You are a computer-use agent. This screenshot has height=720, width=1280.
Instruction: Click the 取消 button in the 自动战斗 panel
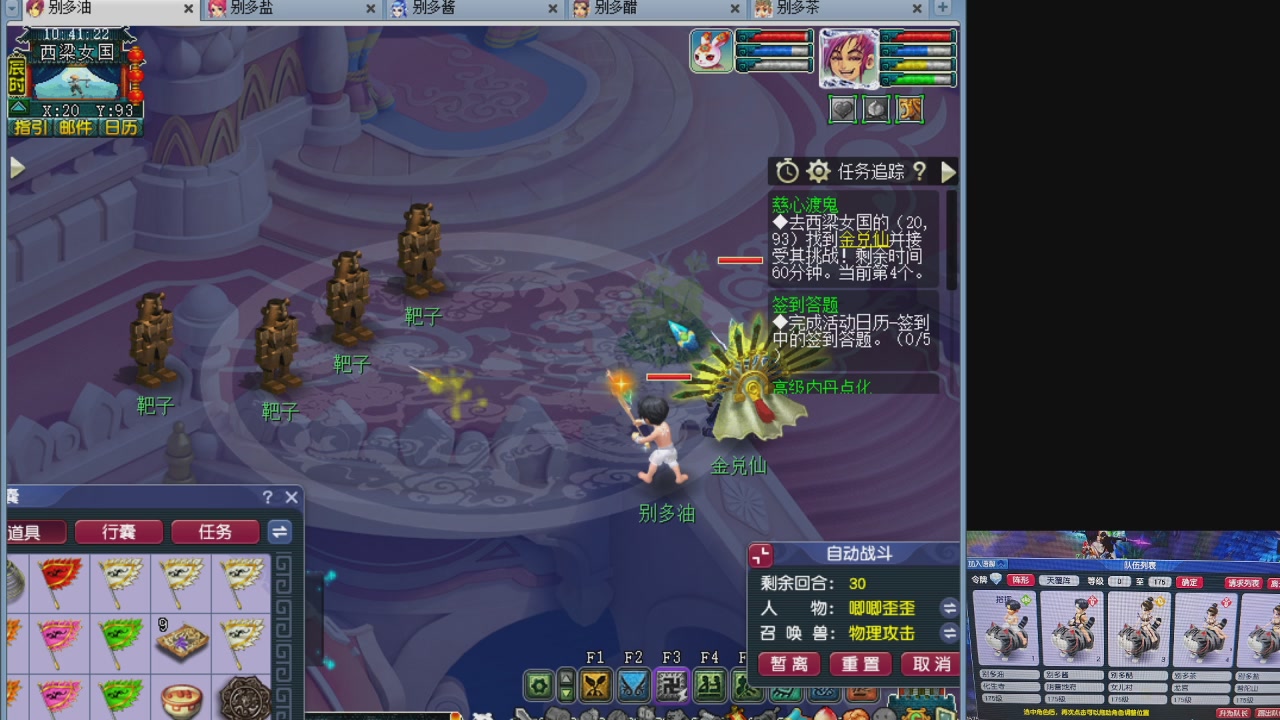(930, 663)
